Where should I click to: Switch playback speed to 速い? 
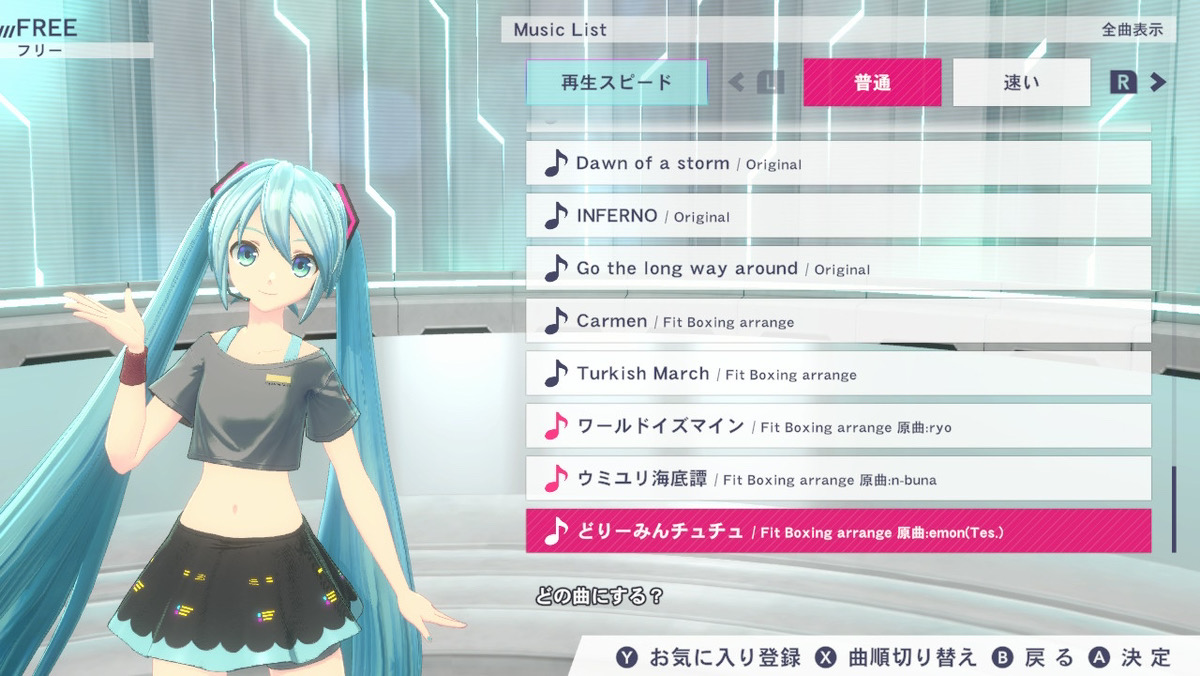(1021, 83)
